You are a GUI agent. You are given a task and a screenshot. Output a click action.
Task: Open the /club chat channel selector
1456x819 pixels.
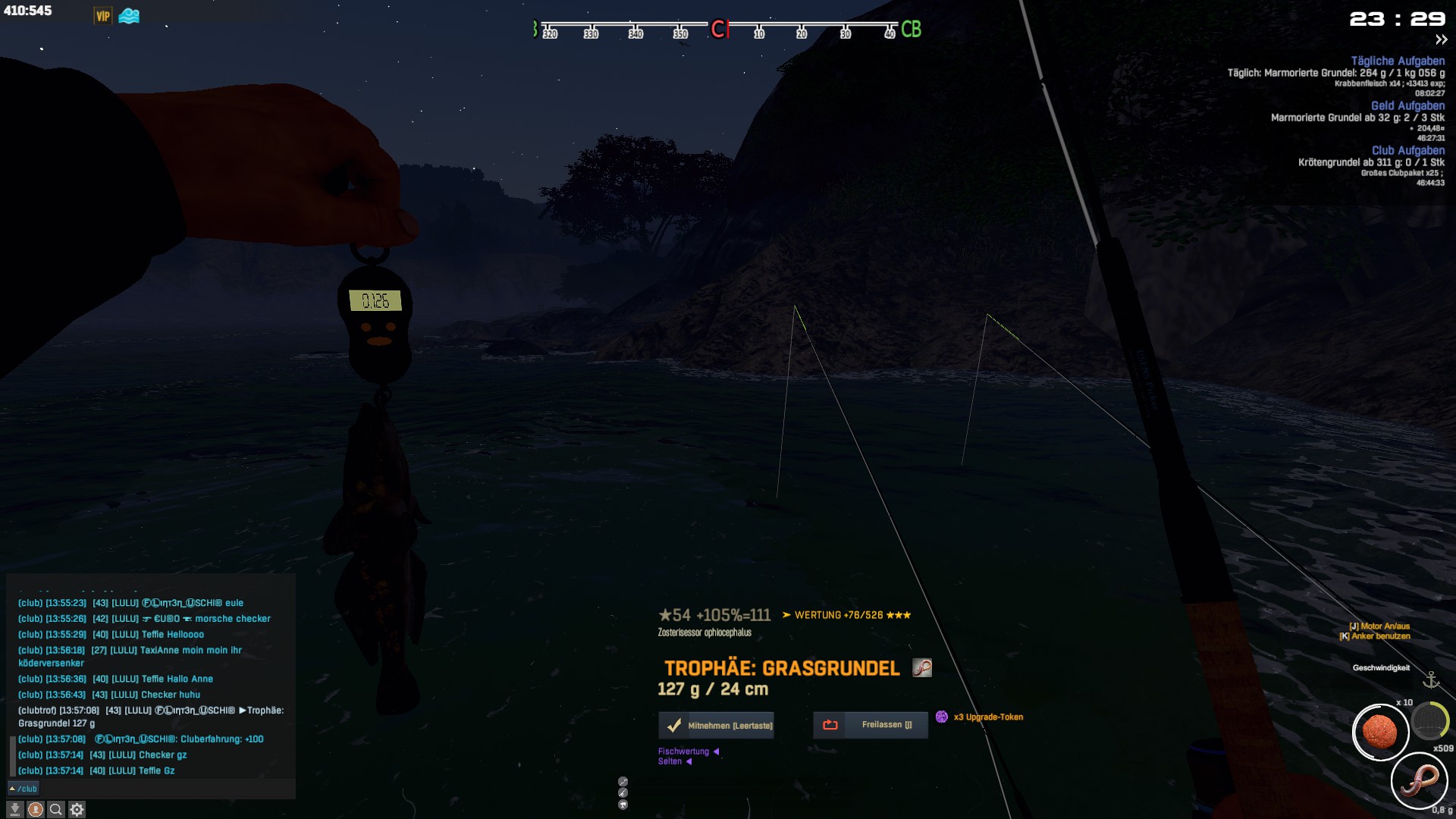[x=23, y=789]
